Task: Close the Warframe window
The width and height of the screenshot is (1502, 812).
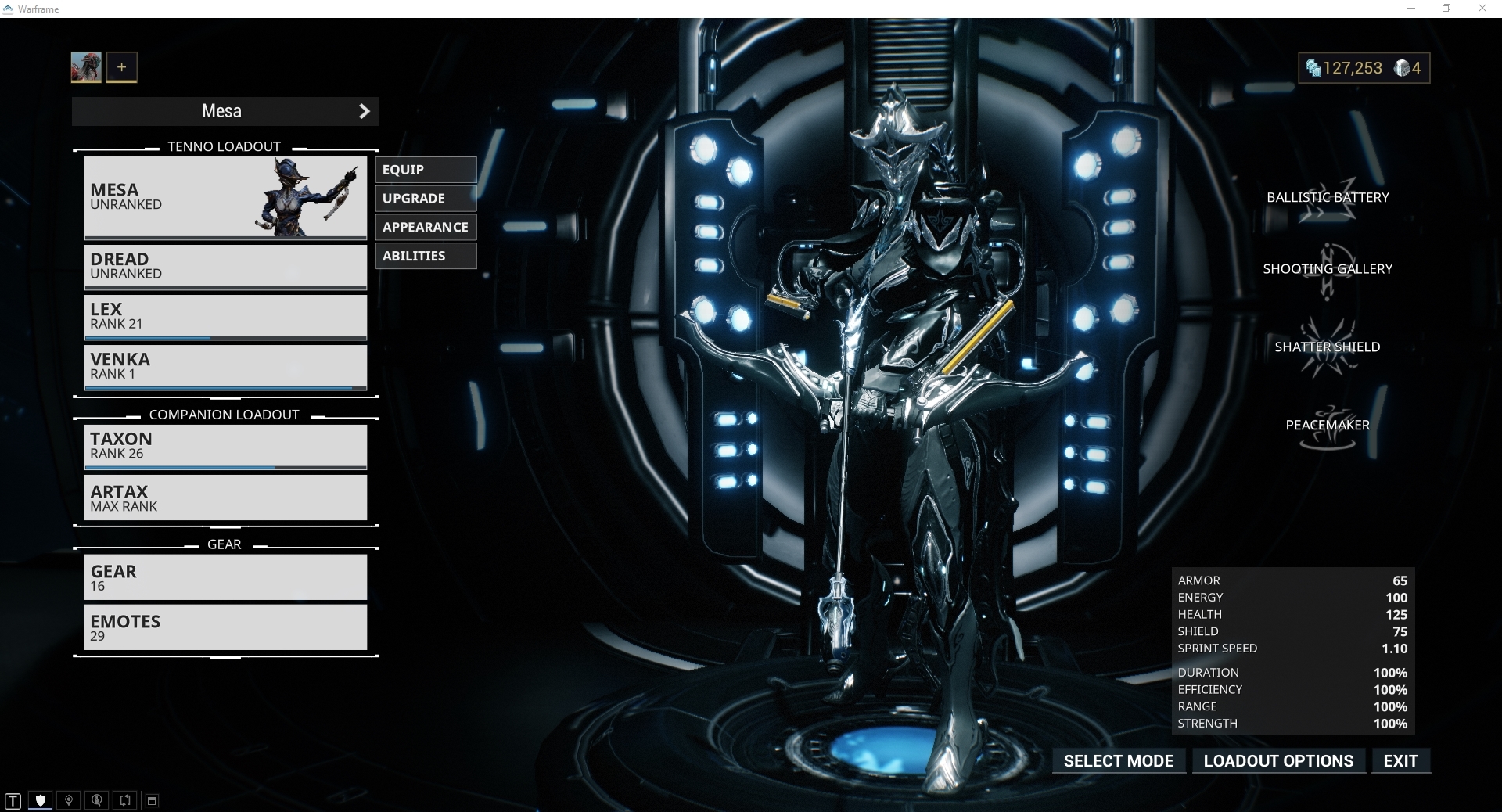Action: tap(1482, 9)
